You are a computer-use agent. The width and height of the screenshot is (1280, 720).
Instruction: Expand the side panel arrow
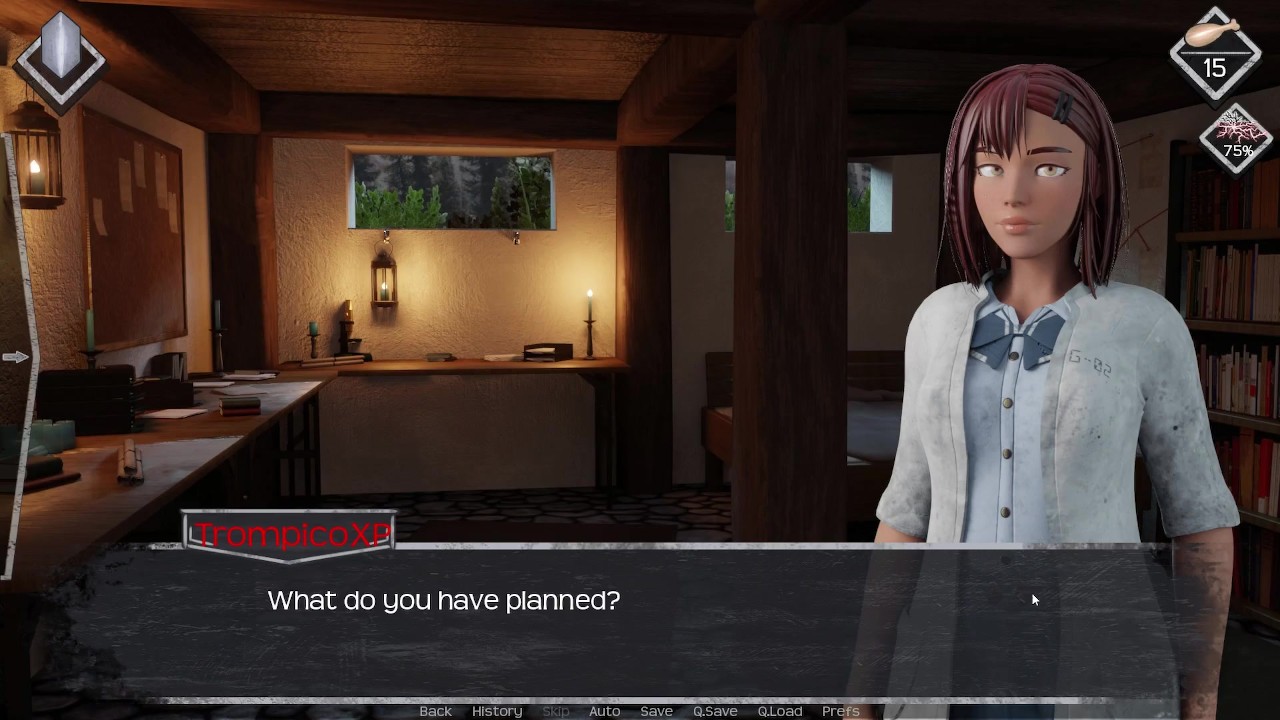point(15,357)
